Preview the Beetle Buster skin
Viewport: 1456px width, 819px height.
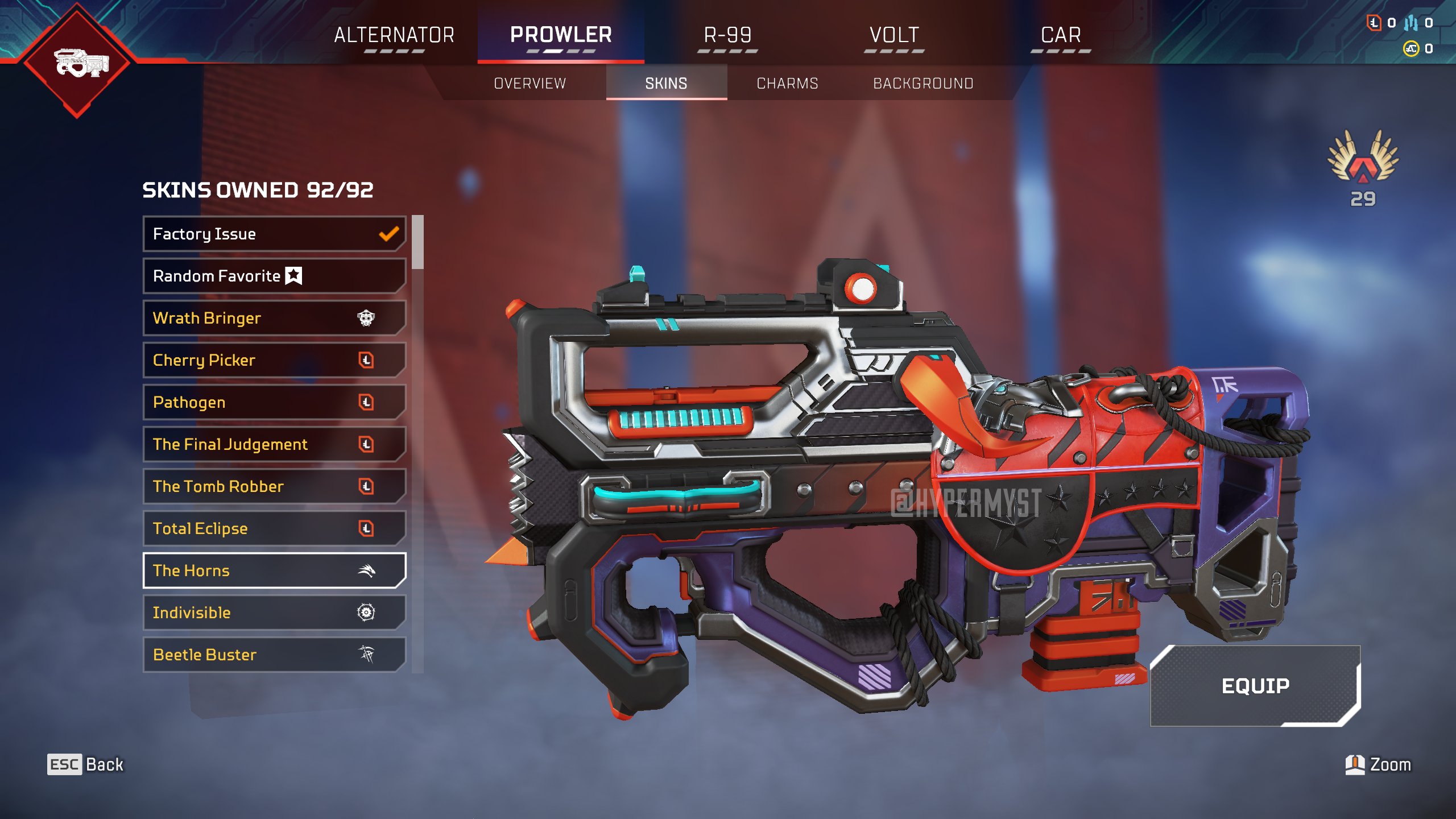274,655
